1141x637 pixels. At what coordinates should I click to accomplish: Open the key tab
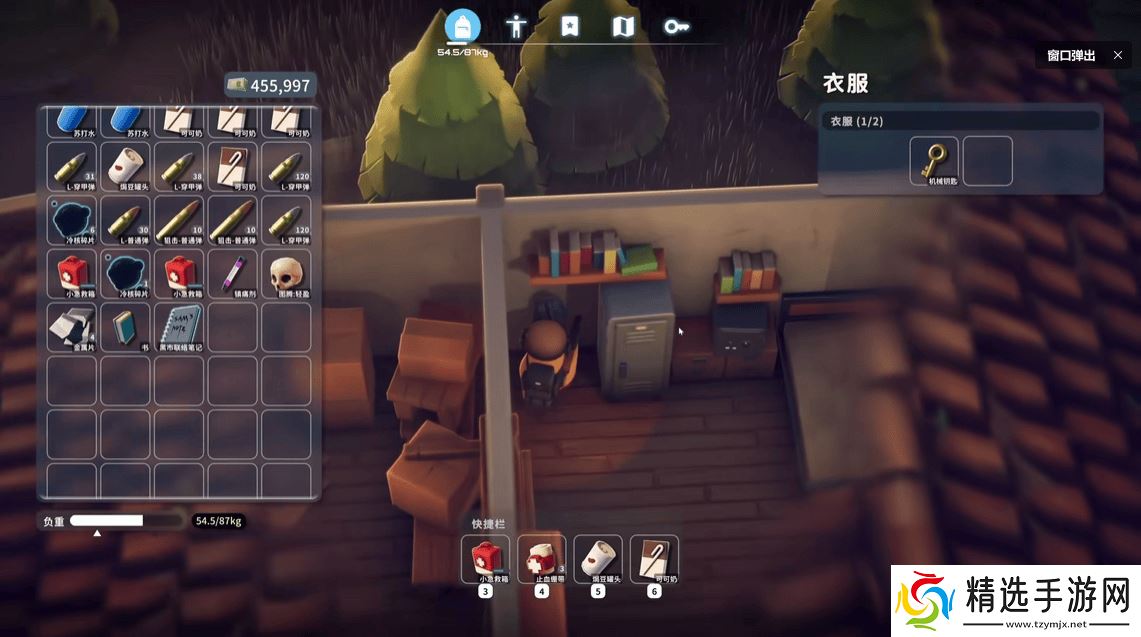coord(677,26)
